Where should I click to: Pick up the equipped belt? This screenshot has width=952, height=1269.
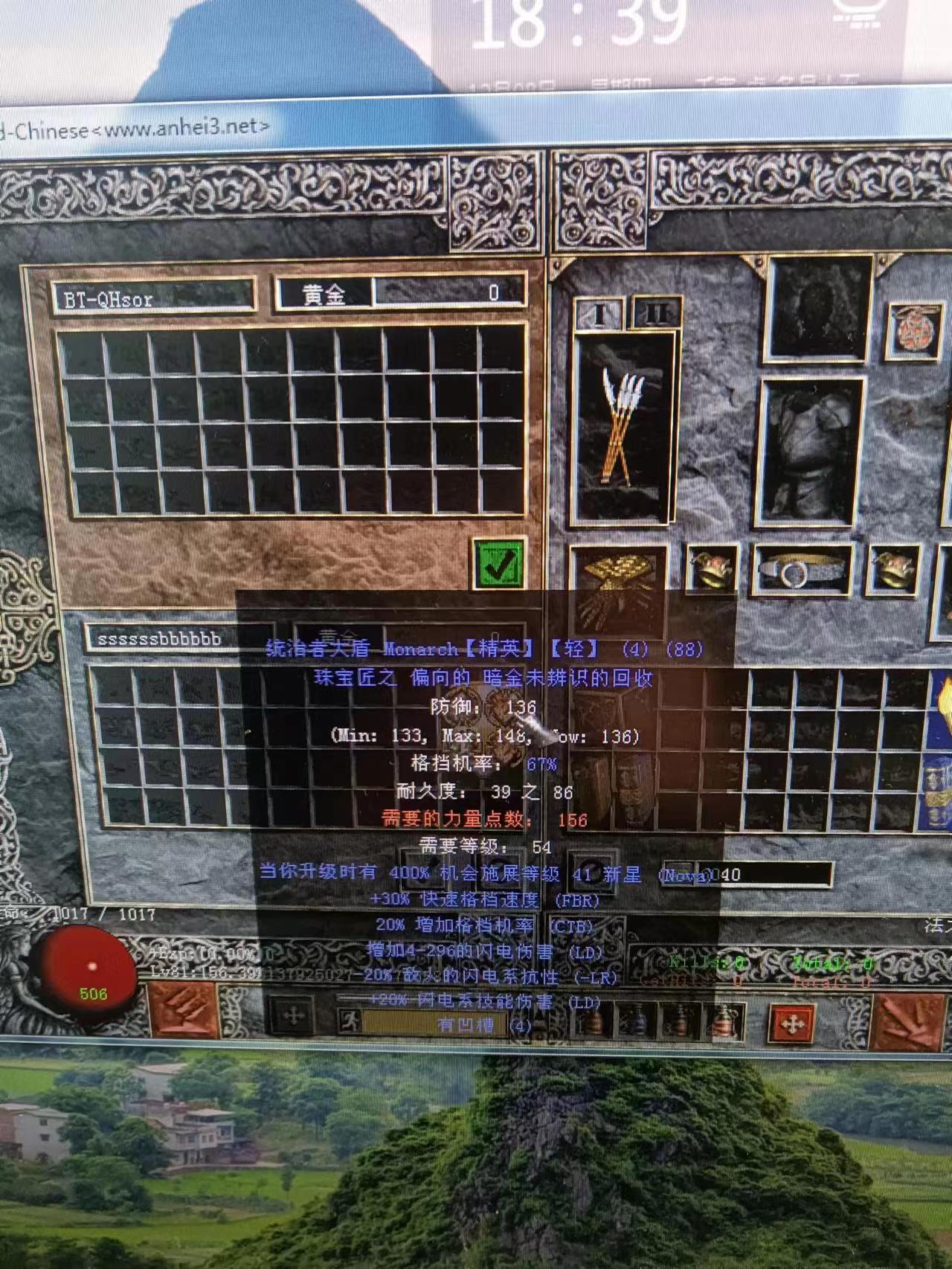pyautogui.click(x=800, y=571)
